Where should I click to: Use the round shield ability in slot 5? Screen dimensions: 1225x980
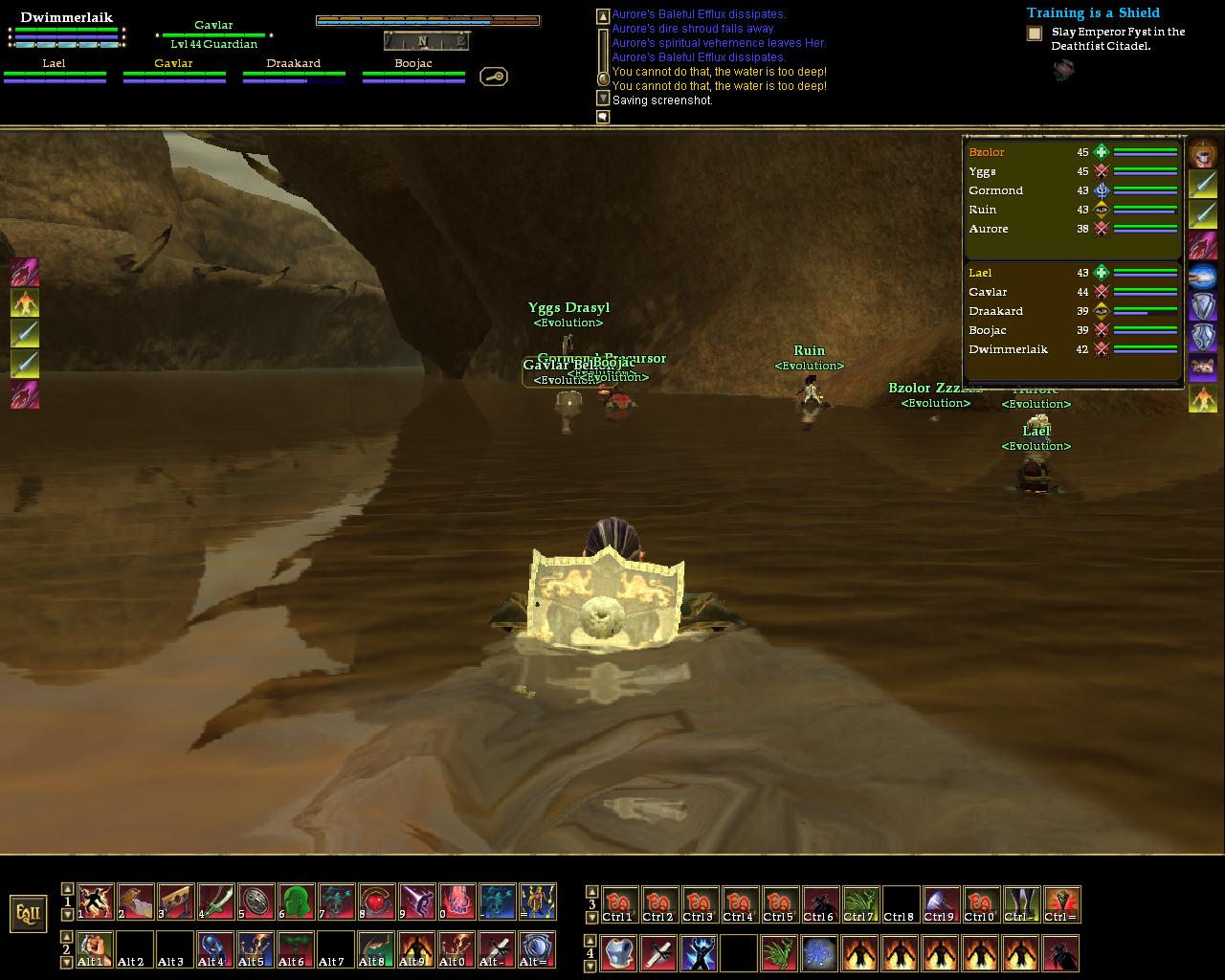[256, 902]
